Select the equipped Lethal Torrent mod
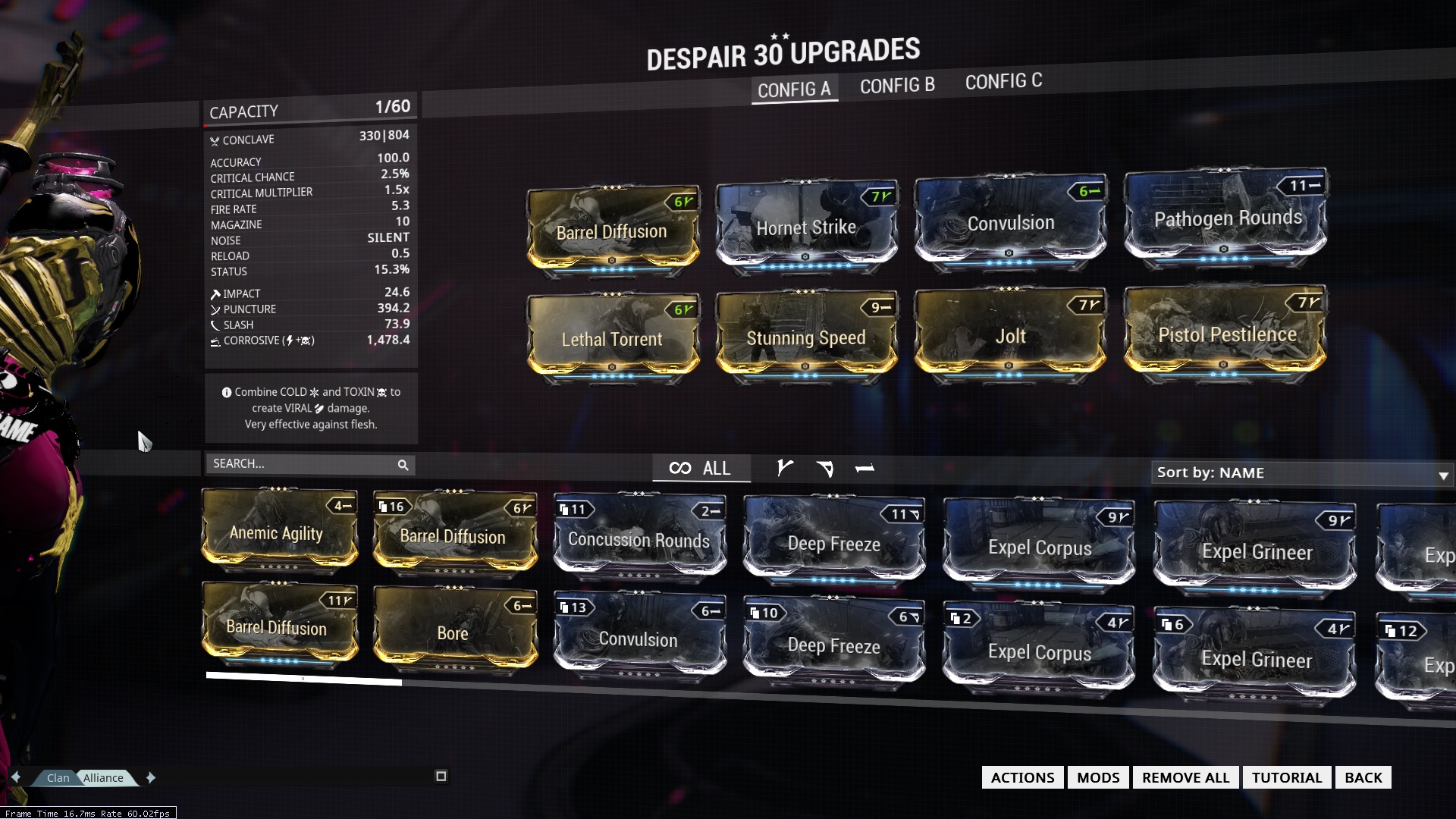Screen dimensions: 1456x819 tap(612, 338)
